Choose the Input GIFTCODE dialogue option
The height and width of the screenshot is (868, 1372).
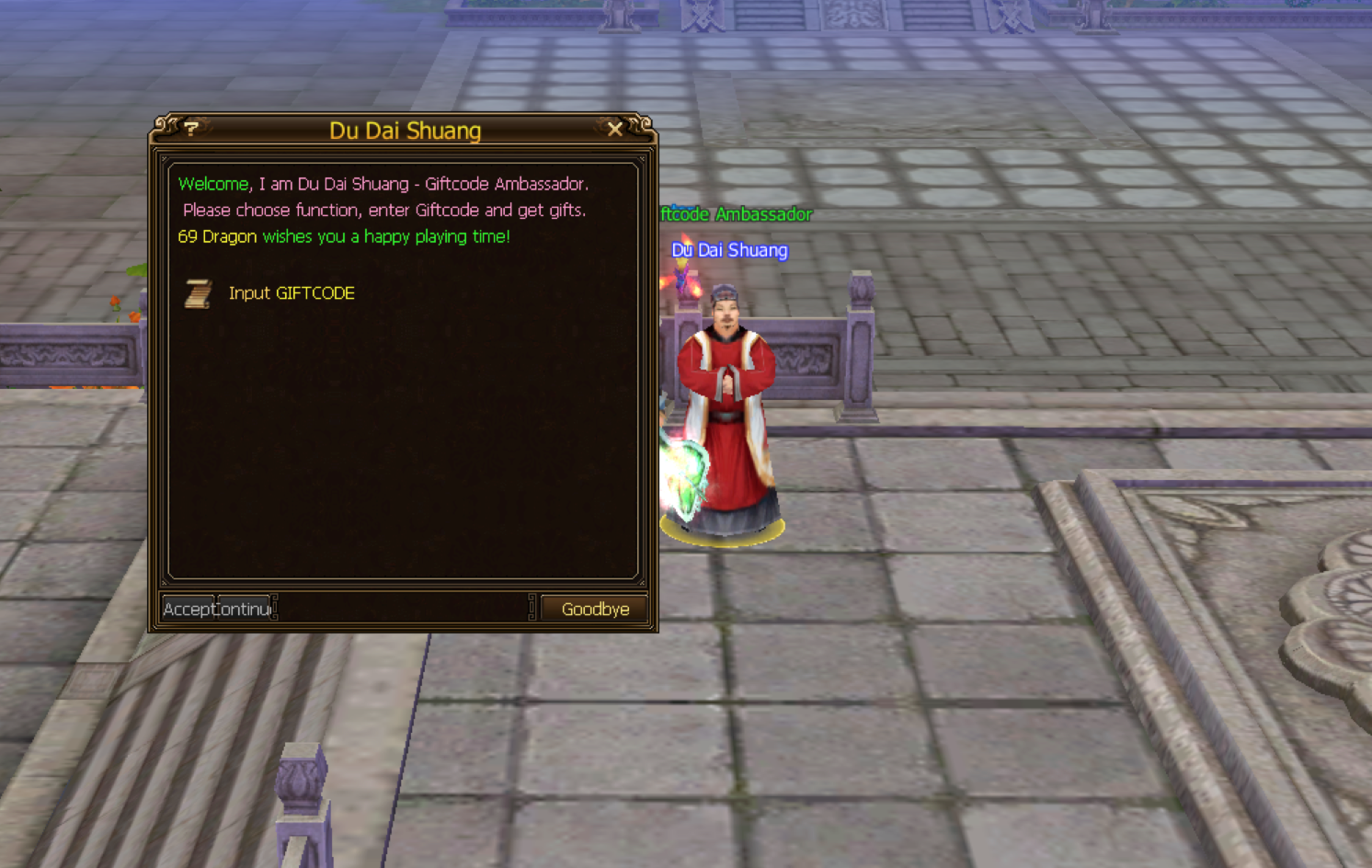(291, 293)
